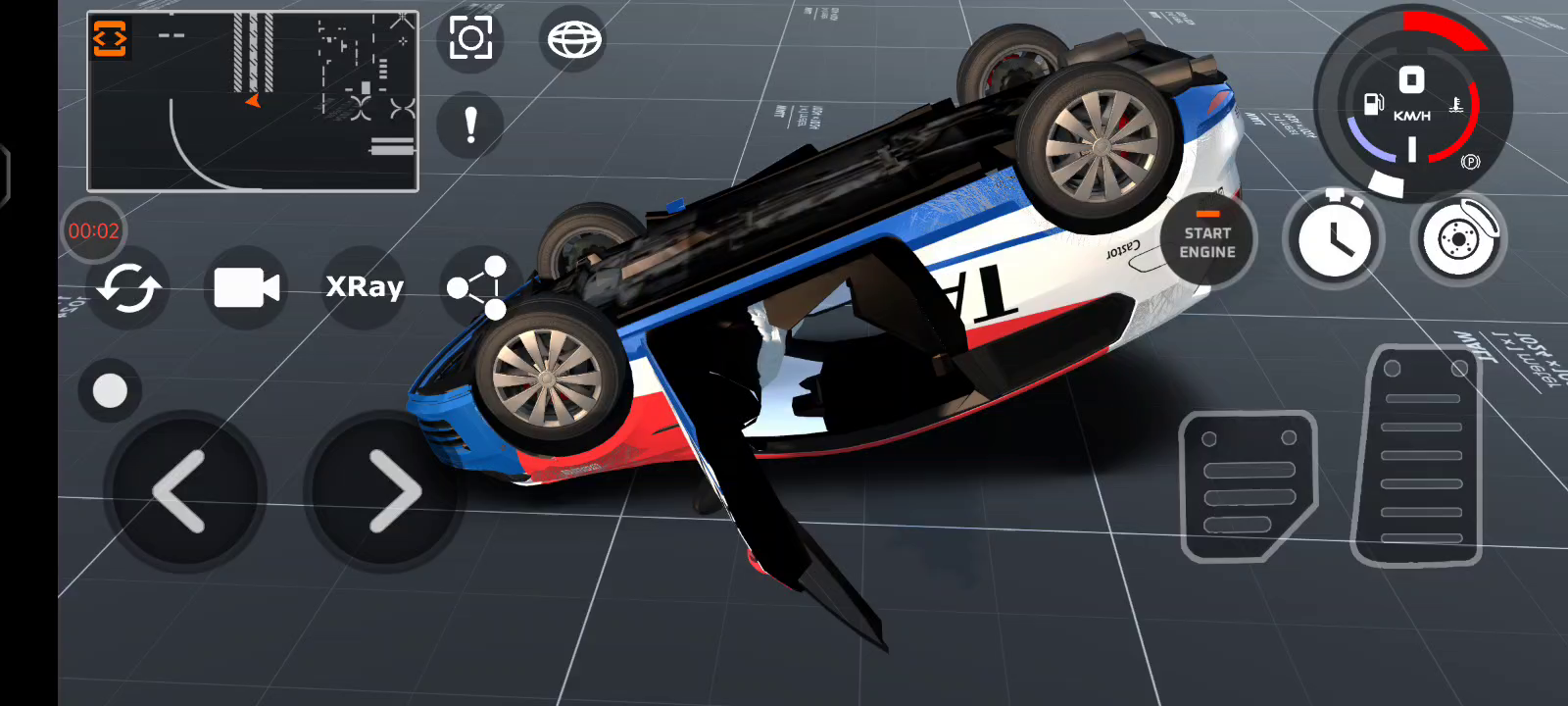Screen dimensions: 1568x706
Task: Step on the gas pedal
Action: 1419,456
